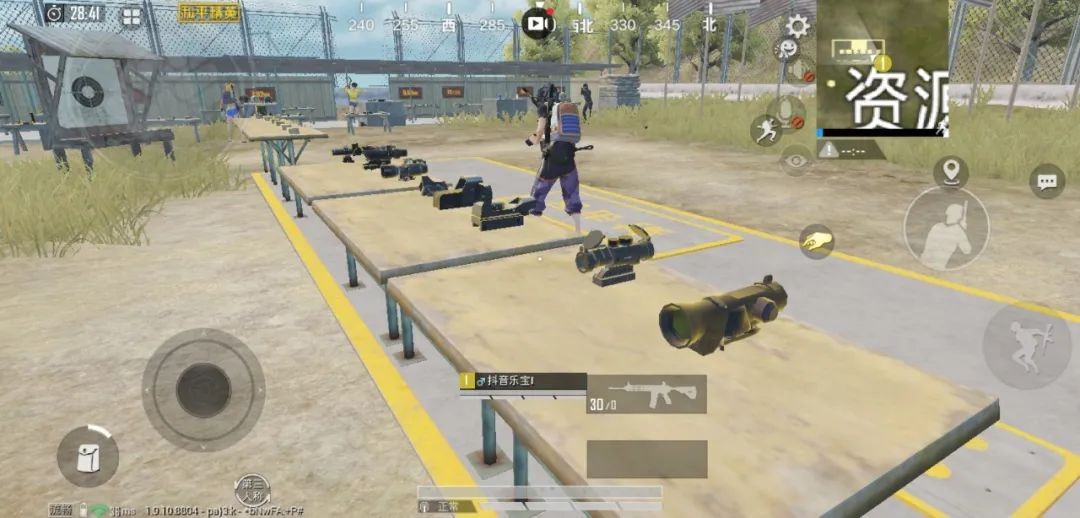Select the rifle weapon slot
The height and width of the screenshot is (518, 1080).
click(x=646, y=394)
